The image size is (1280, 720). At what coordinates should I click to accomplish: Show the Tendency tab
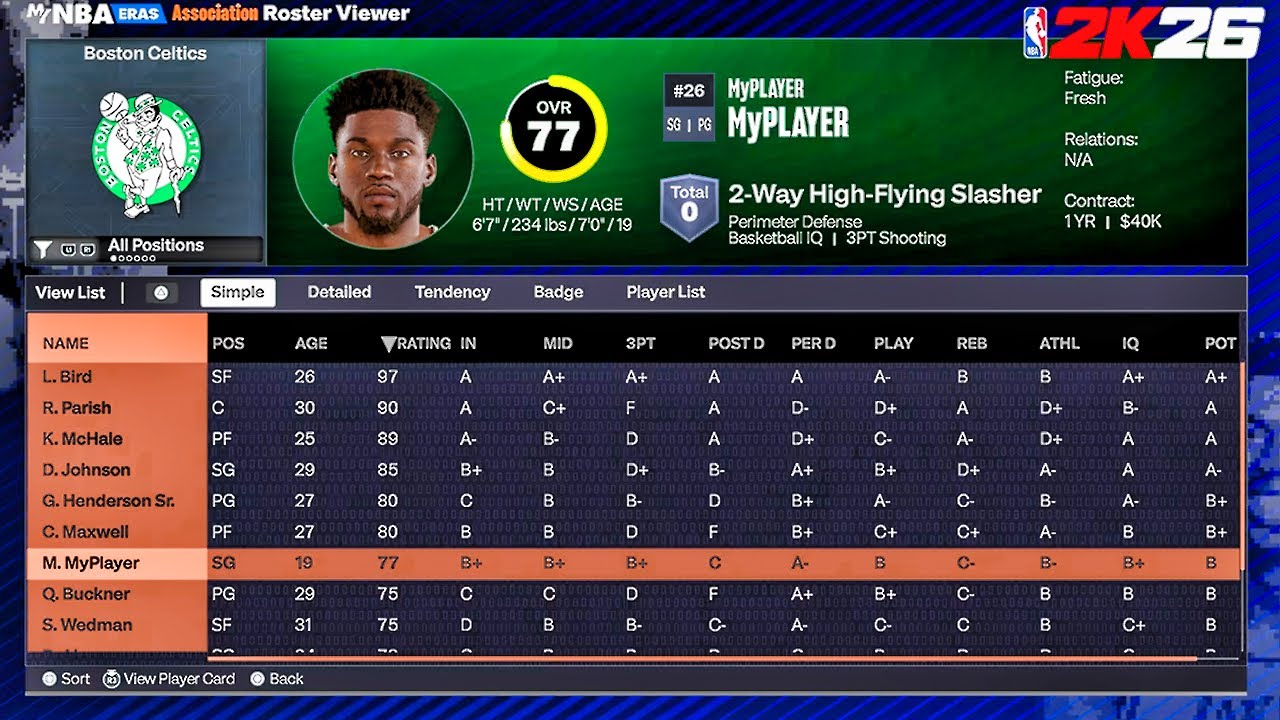[x=452, y=292]
